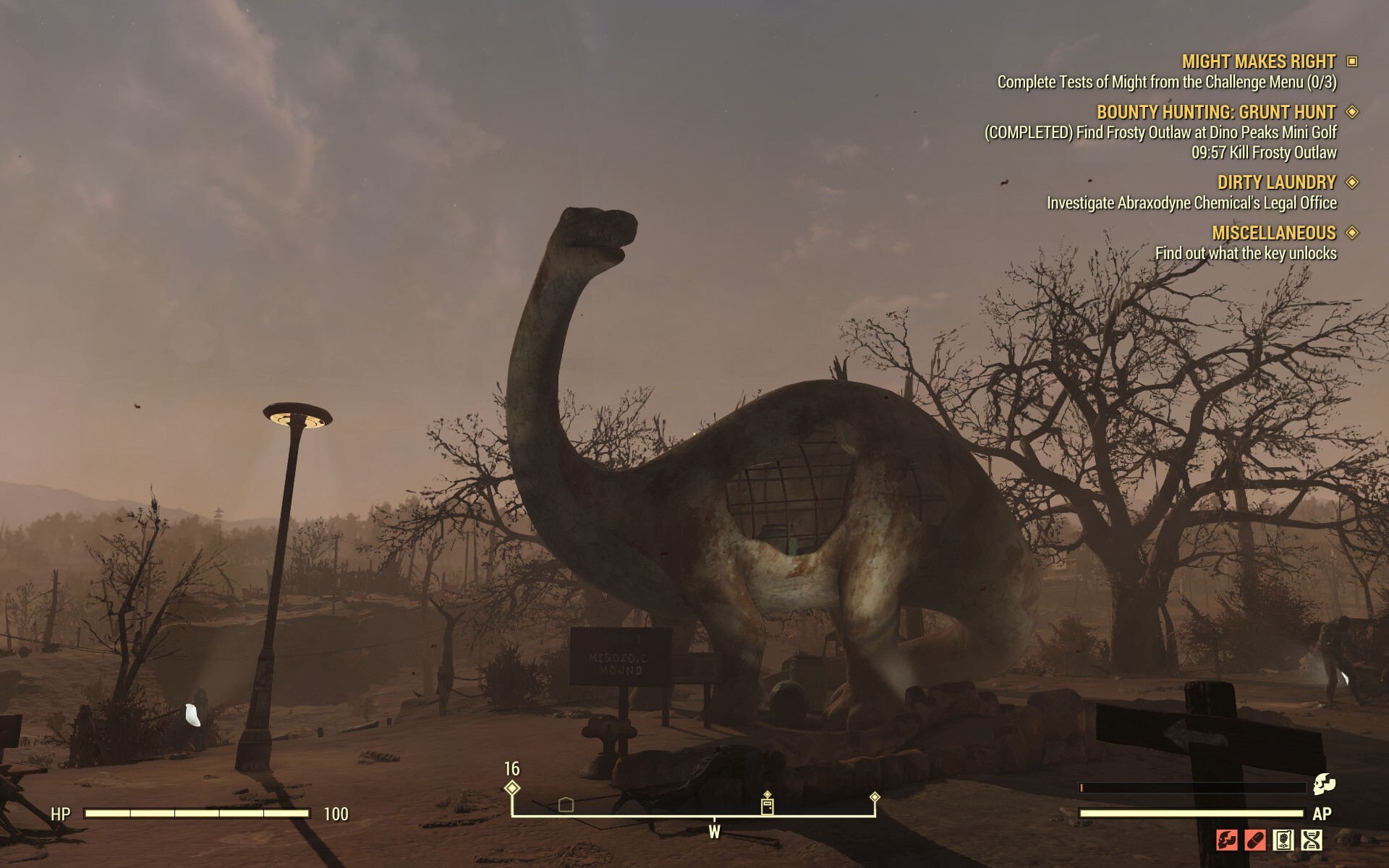Select the red pill addiction effect icon
This screenshot has height=868, width=1389.
tap(1255, 841)
